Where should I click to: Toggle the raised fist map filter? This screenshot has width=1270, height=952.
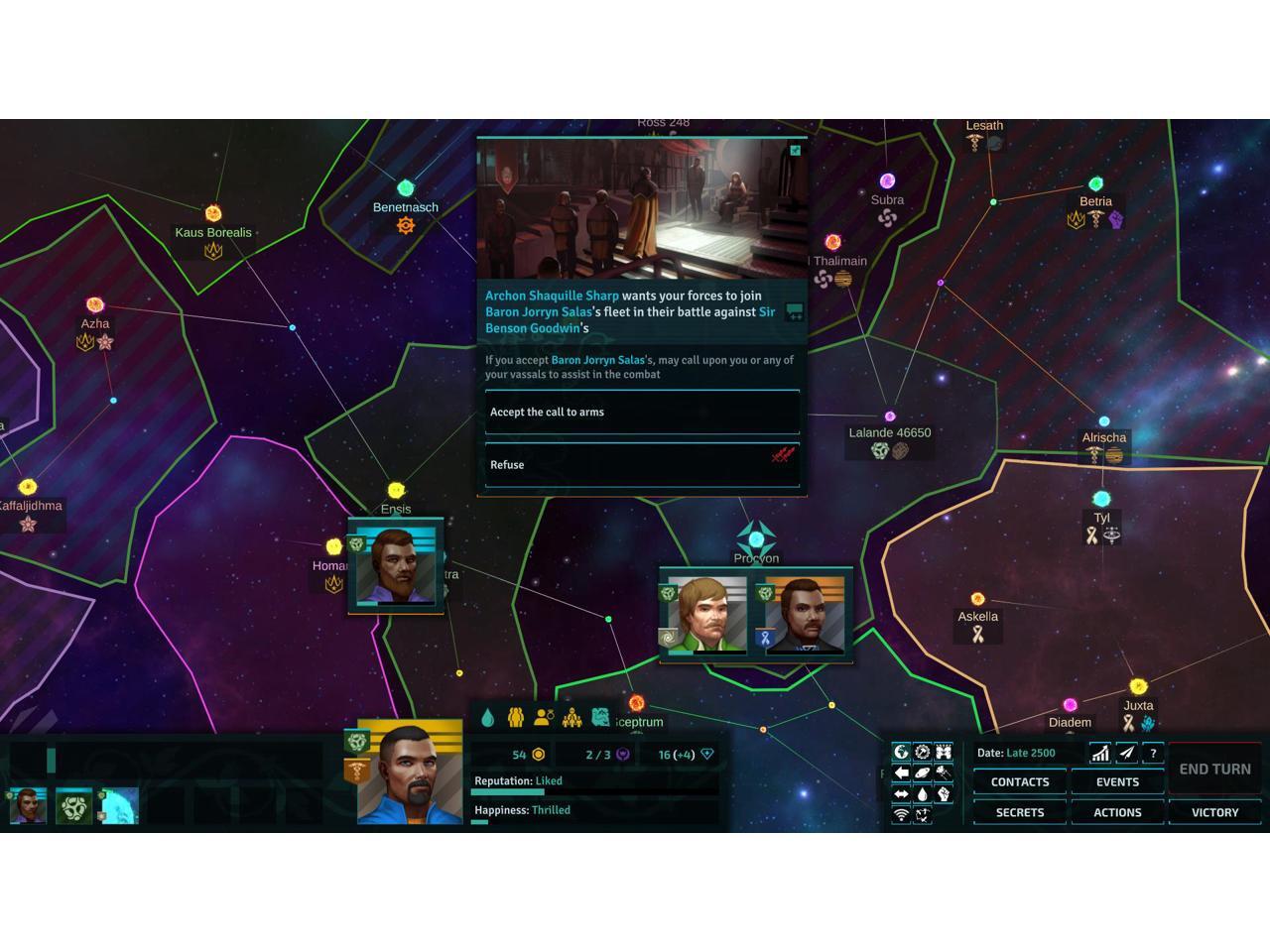point(944,794)
